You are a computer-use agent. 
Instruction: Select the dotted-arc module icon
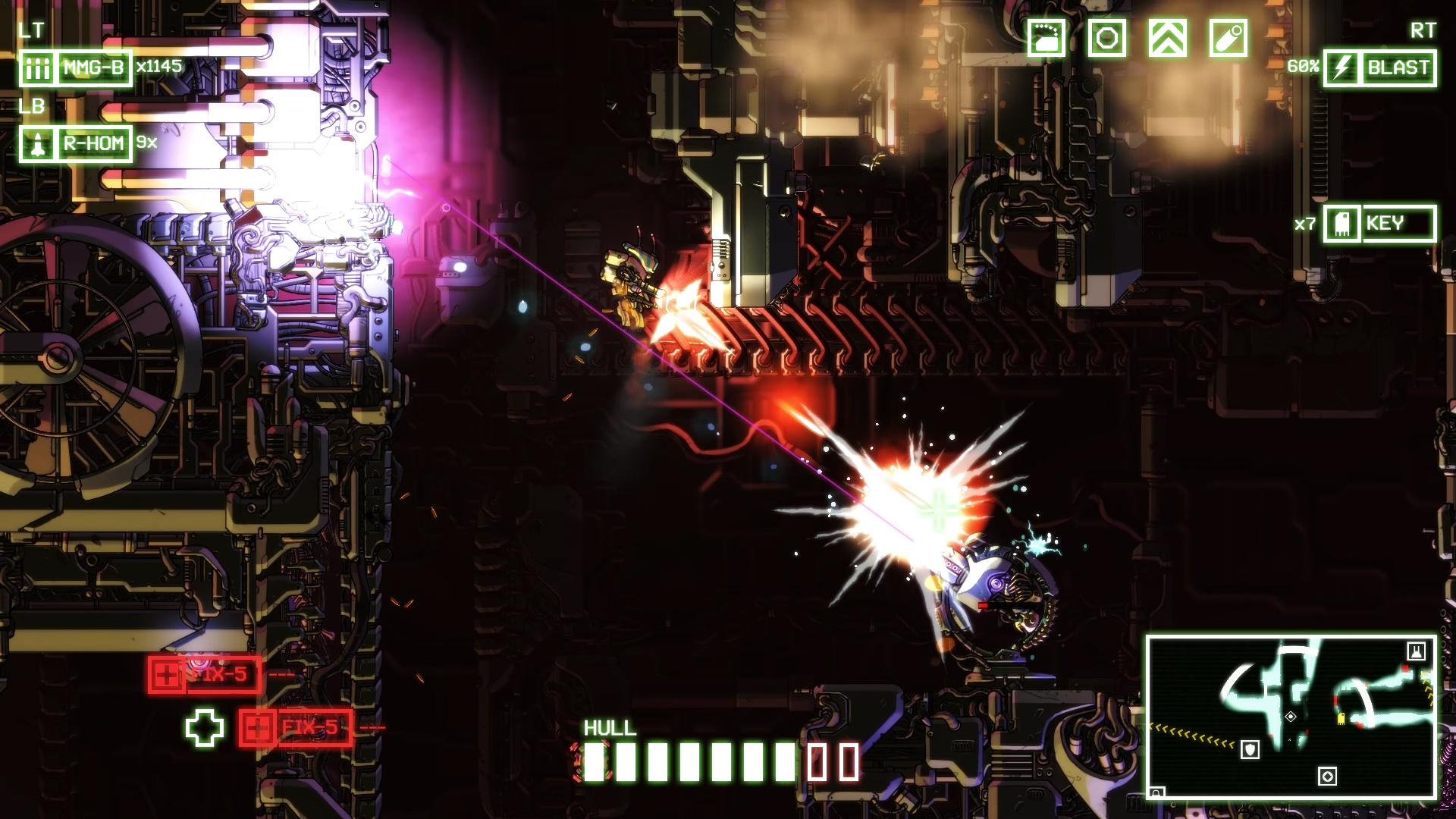pos(1046,38)
